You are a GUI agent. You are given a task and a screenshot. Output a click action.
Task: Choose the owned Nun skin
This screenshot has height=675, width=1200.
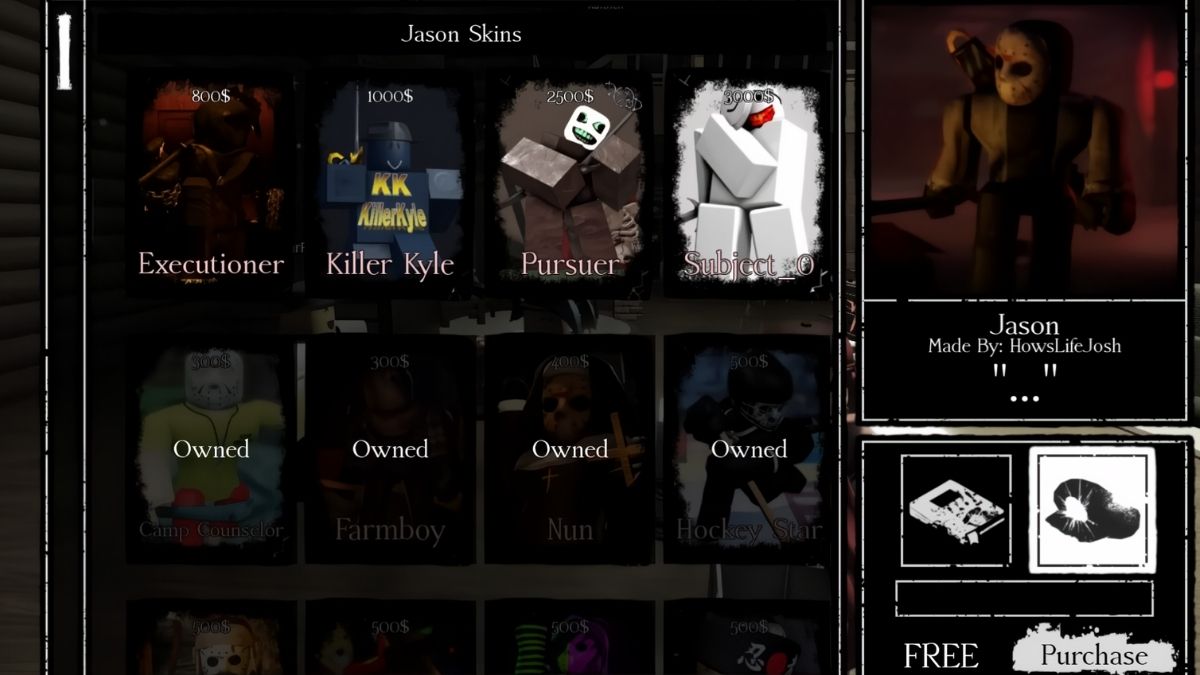(x=570, y=449)
